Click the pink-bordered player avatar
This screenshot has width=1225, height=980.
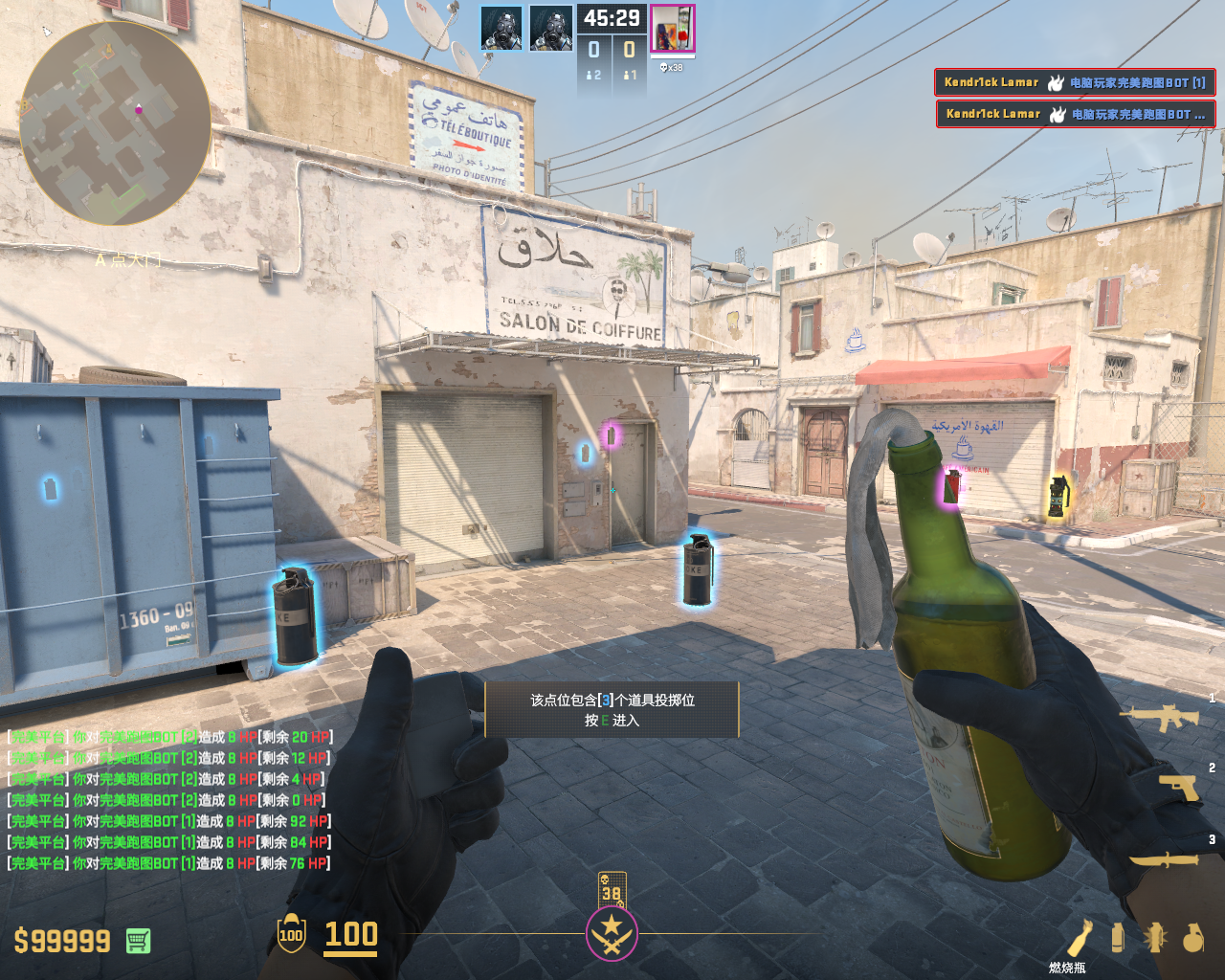672,29
